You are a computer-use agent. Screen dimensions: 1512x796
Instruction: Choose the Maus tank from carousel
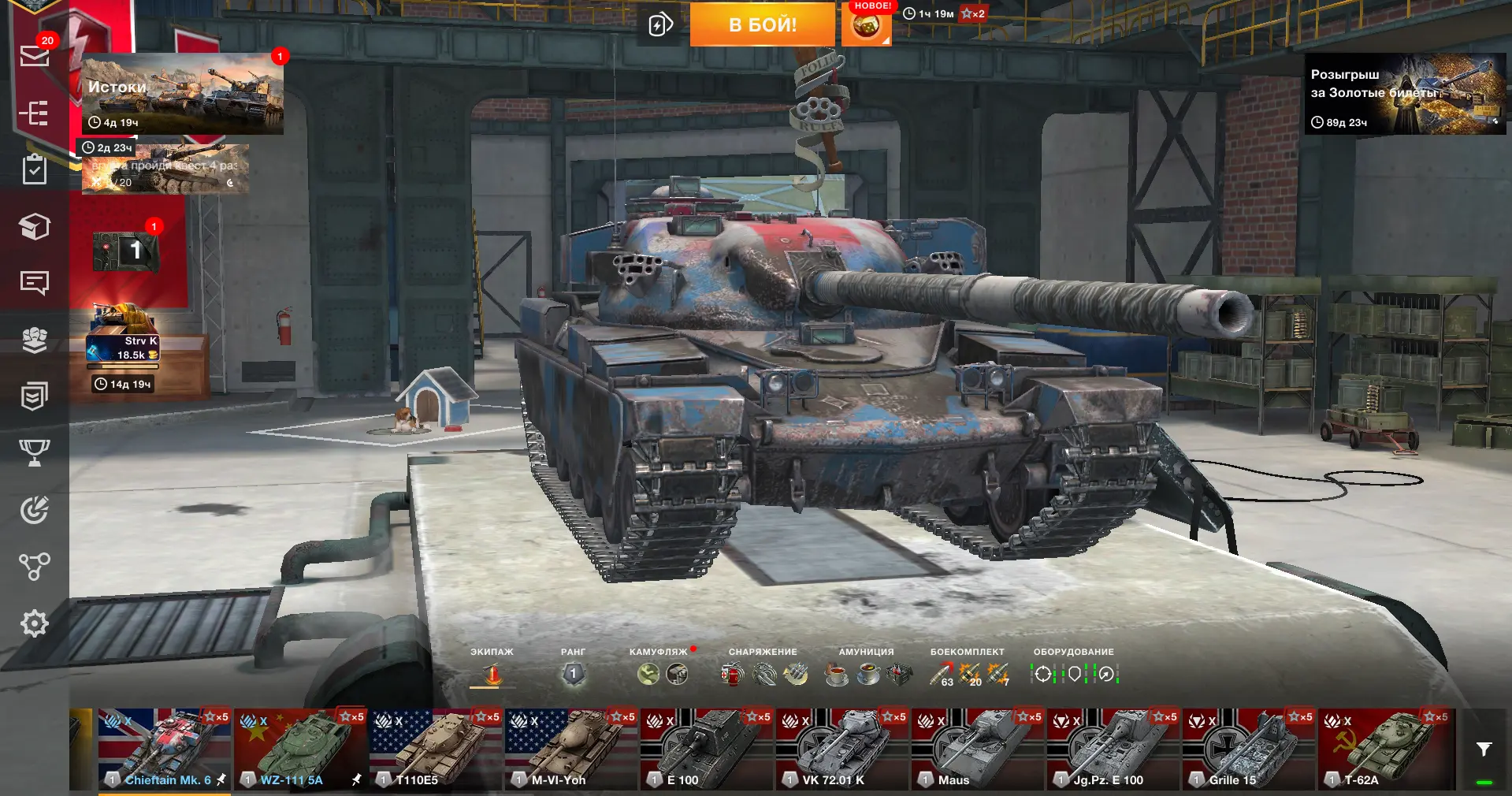(977, 749)
